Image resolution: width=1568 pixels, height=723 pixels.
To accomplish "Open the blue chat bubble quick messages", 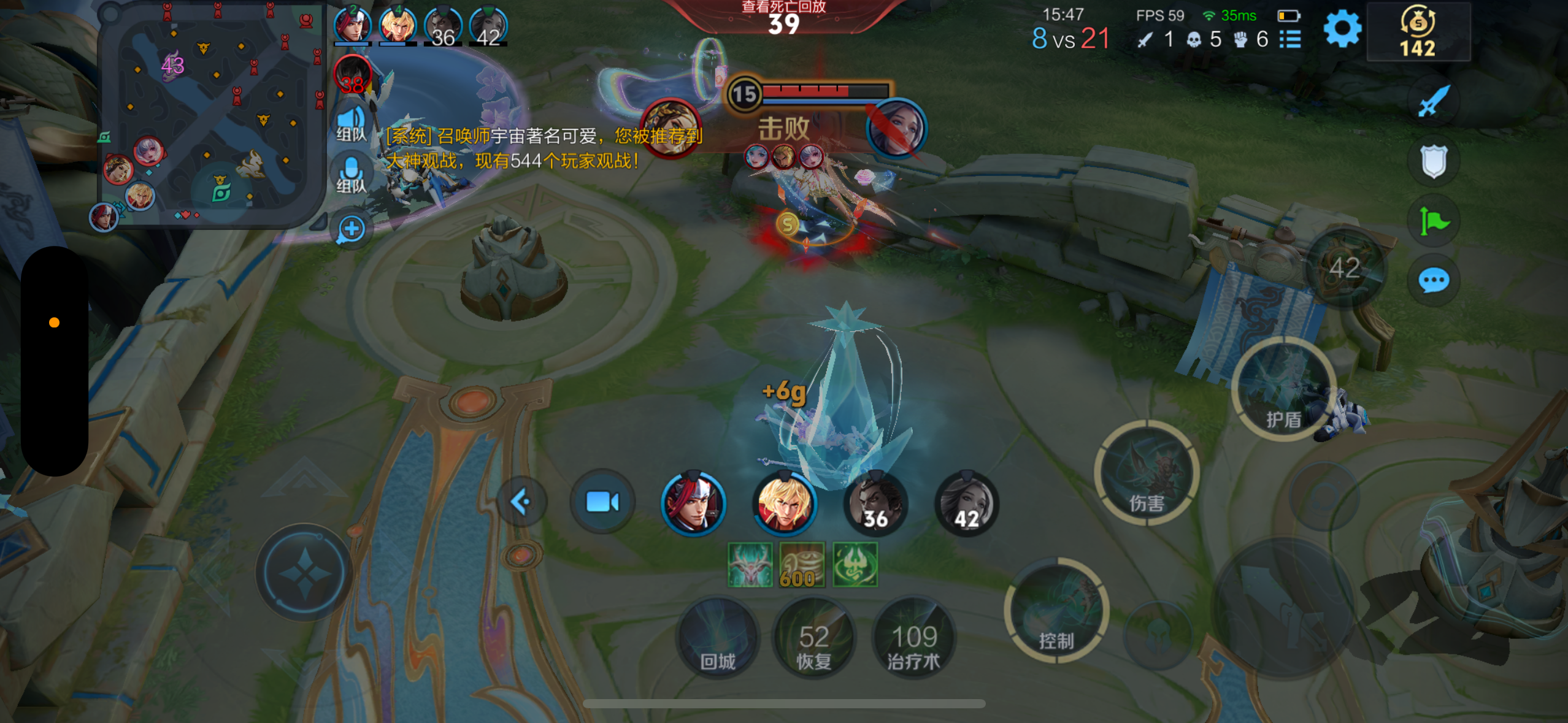I will (x=1433, y=281).
